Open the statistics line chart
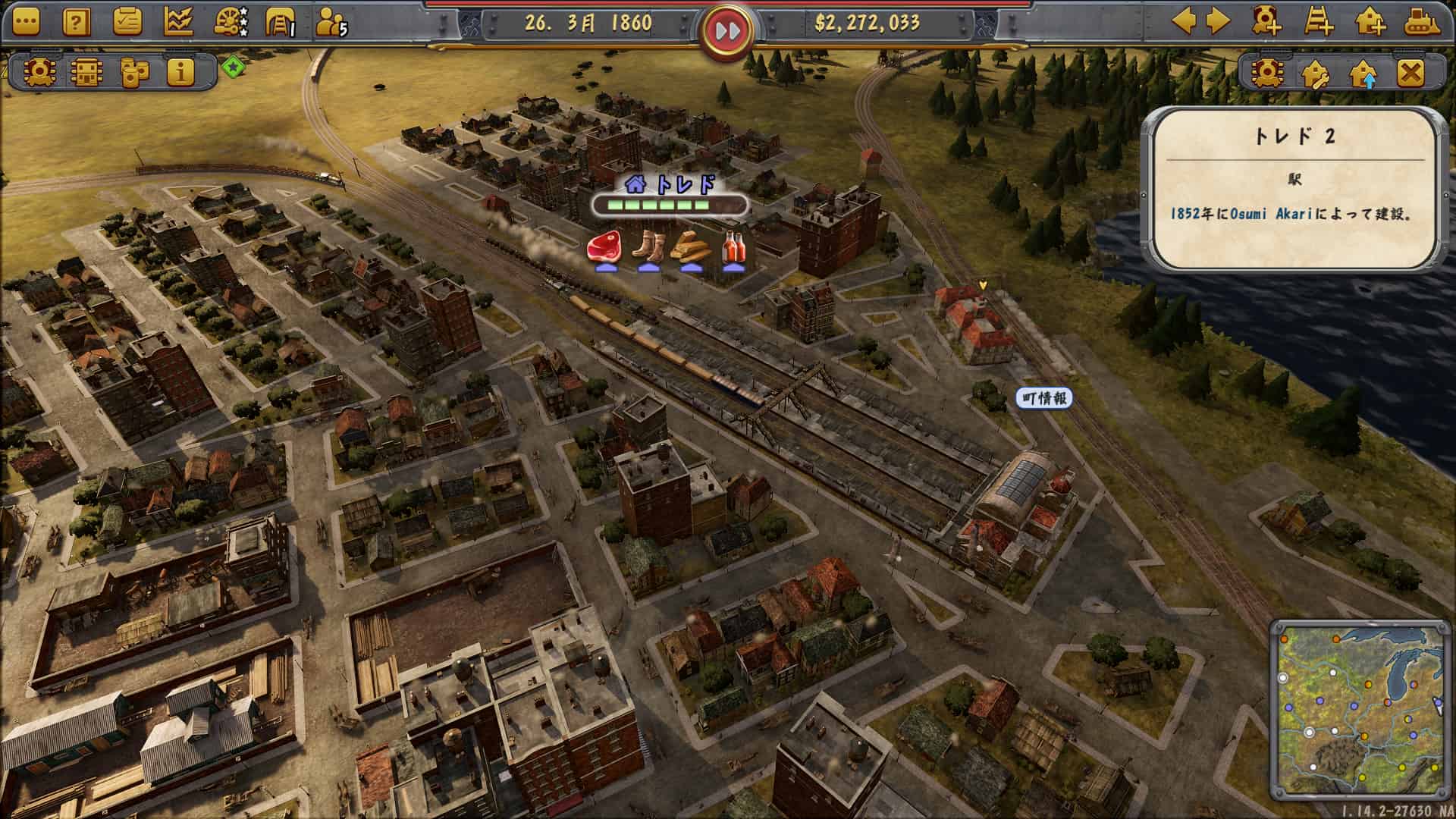 tap(178, 23)
